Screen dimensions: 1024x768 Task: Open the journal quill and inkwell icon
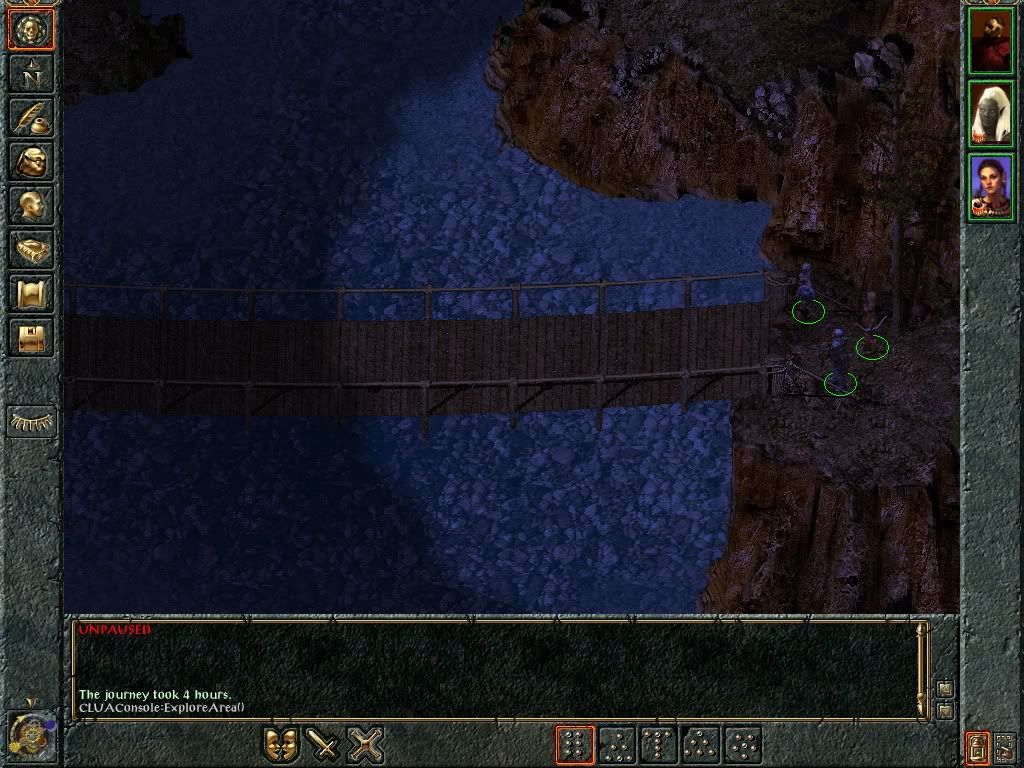pyautogui.click(x=31, y=117)
